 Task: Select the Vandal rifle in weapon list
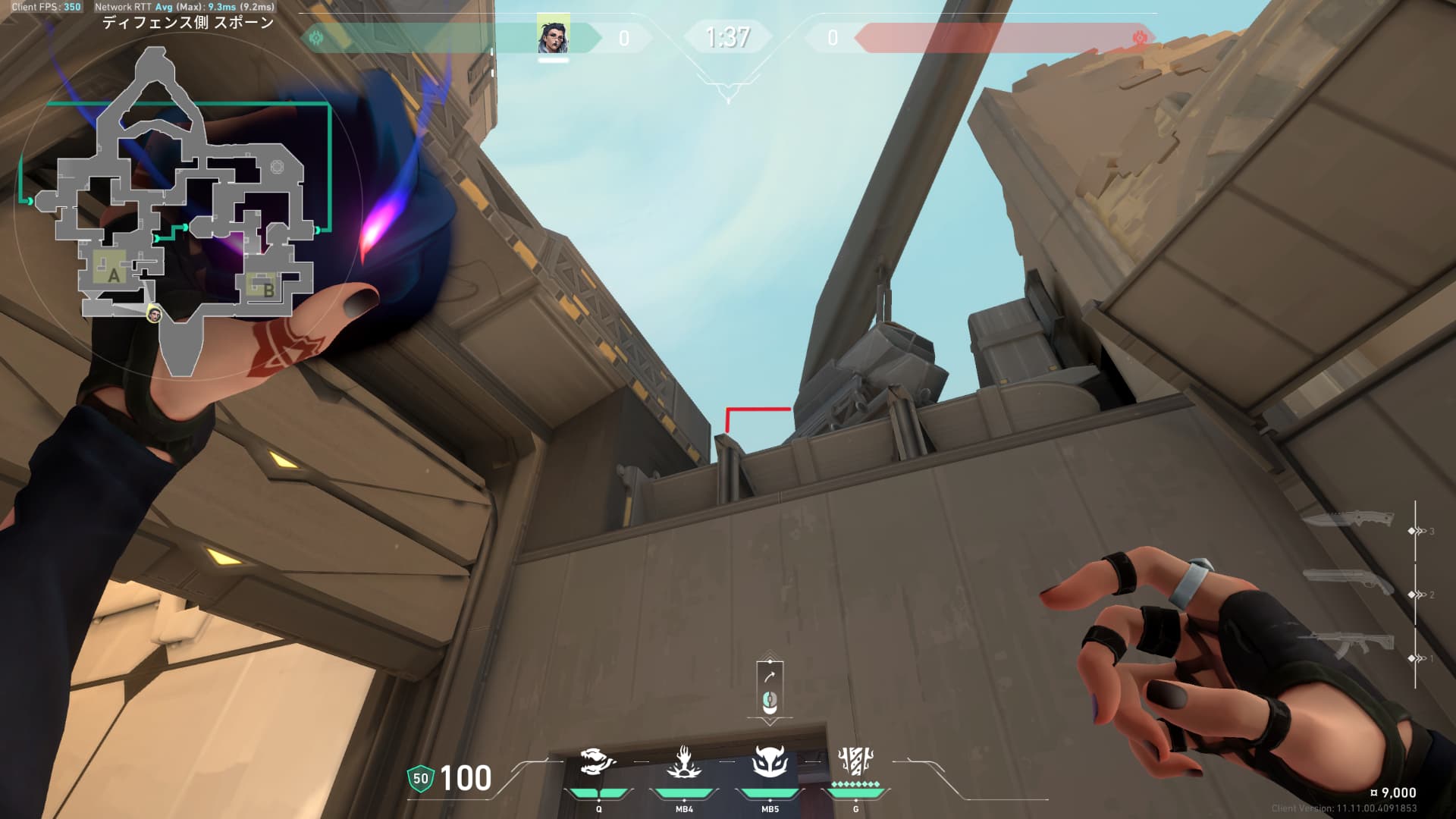(x=1348, y=645)
